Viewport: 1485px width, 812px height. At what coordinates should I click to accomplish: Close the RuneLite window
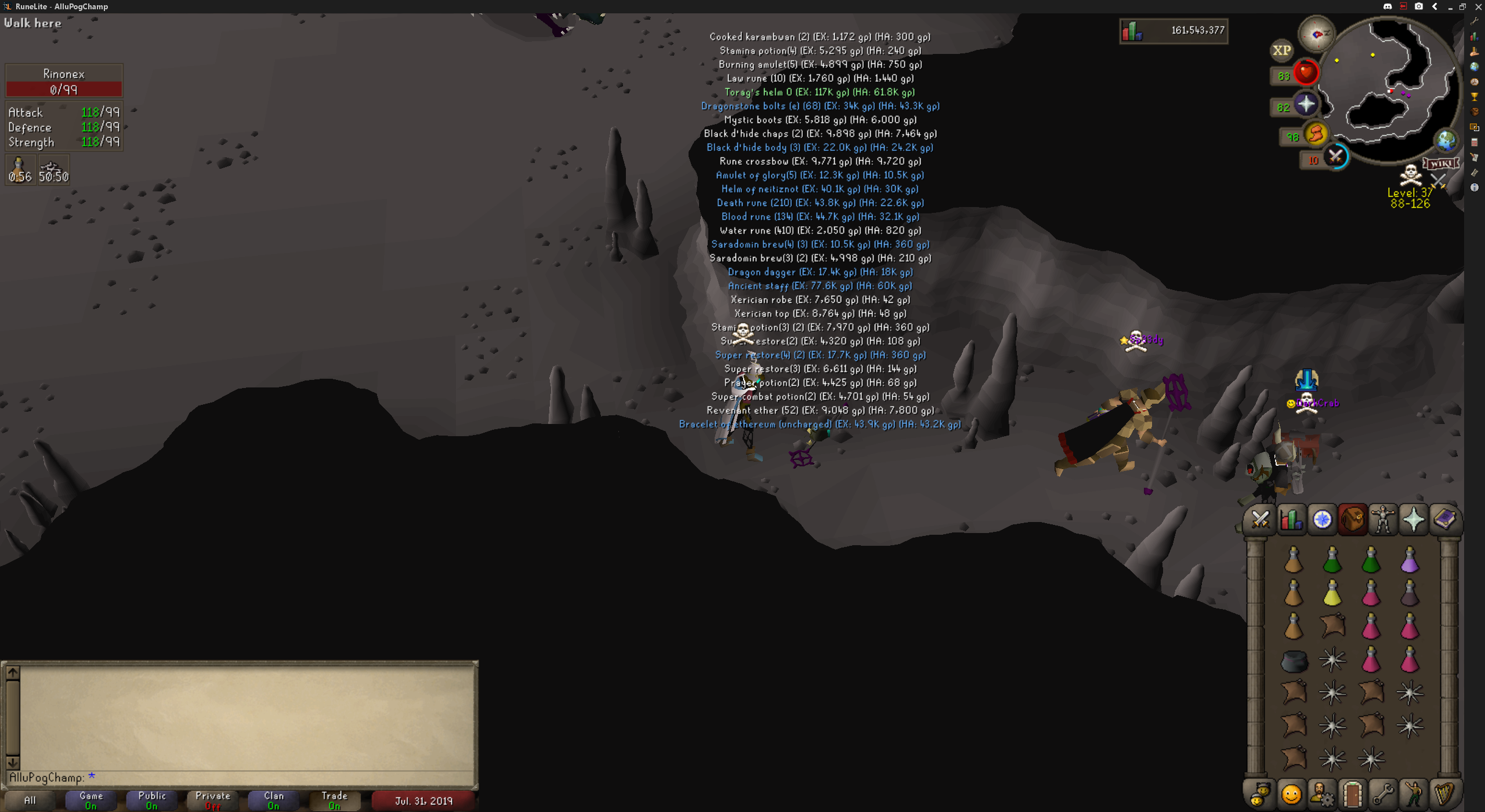pyautogui.click(x=1478, y=6)
